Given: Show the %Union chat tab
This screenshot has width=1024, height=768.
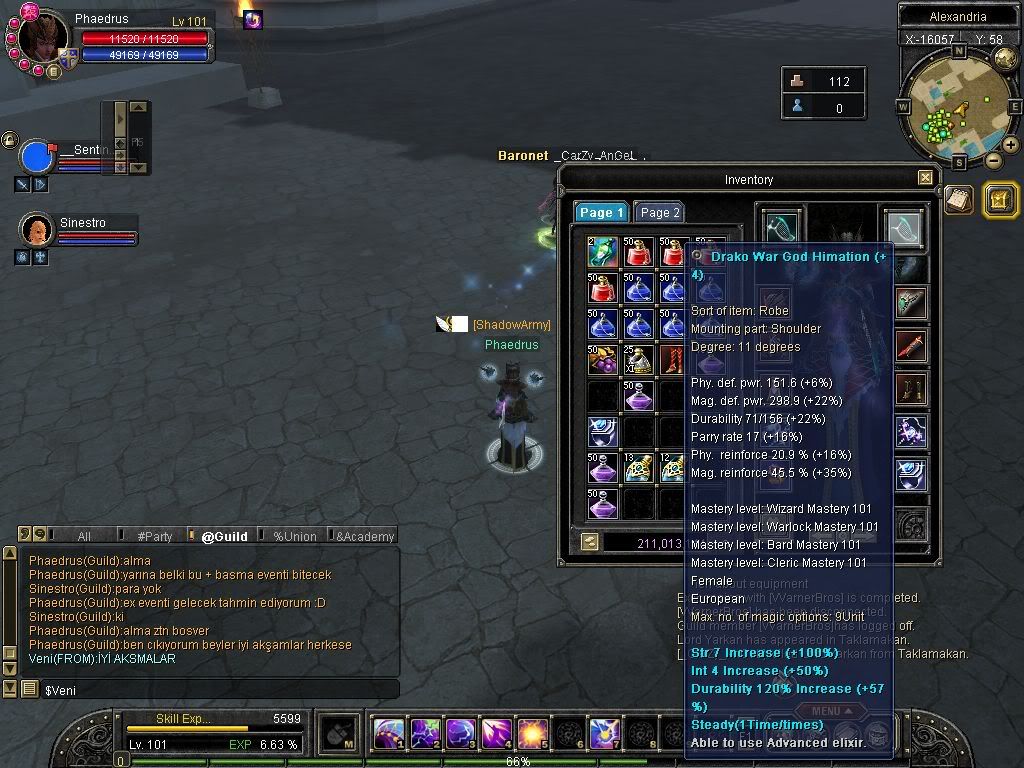Looking at the screenshot, I should [x=295, y=536].
